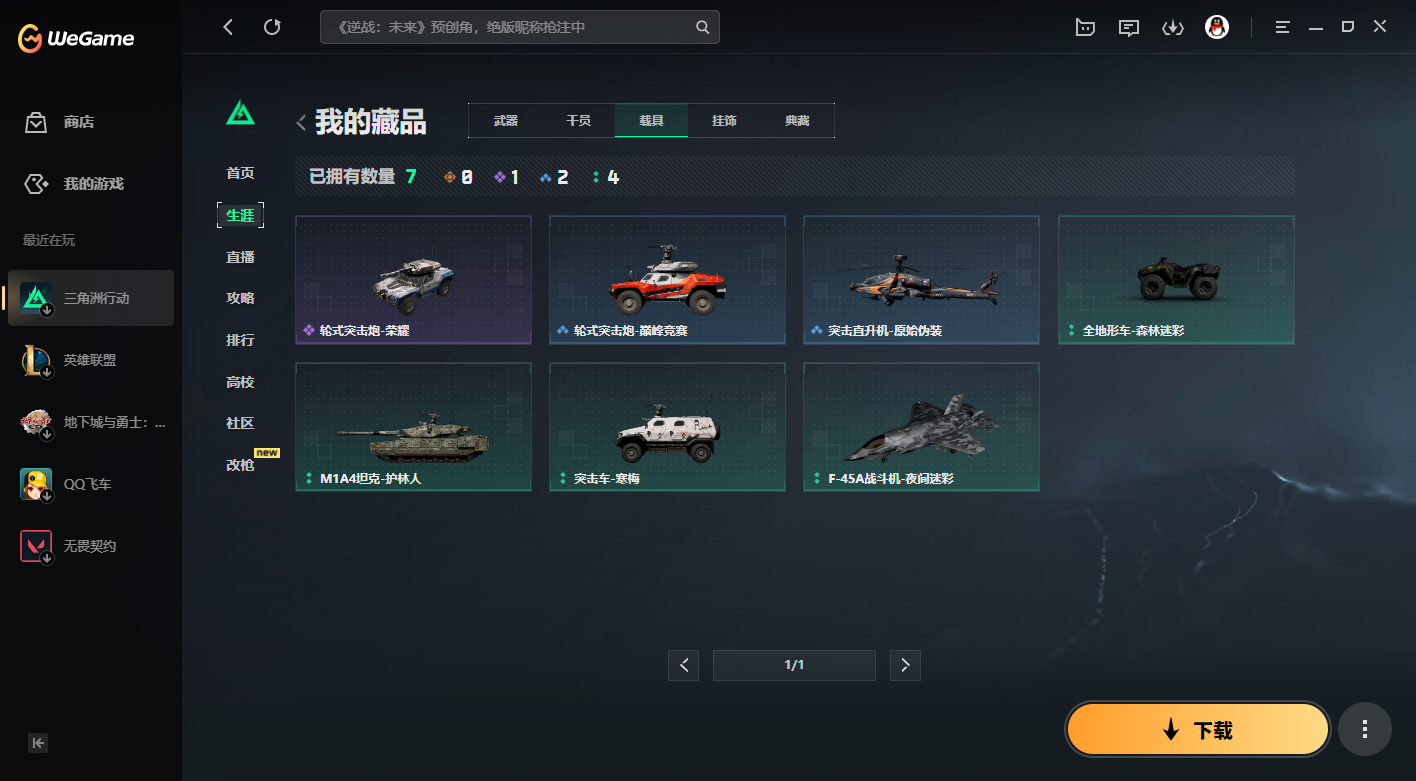Open the 改枪 section with new badge

240,465
